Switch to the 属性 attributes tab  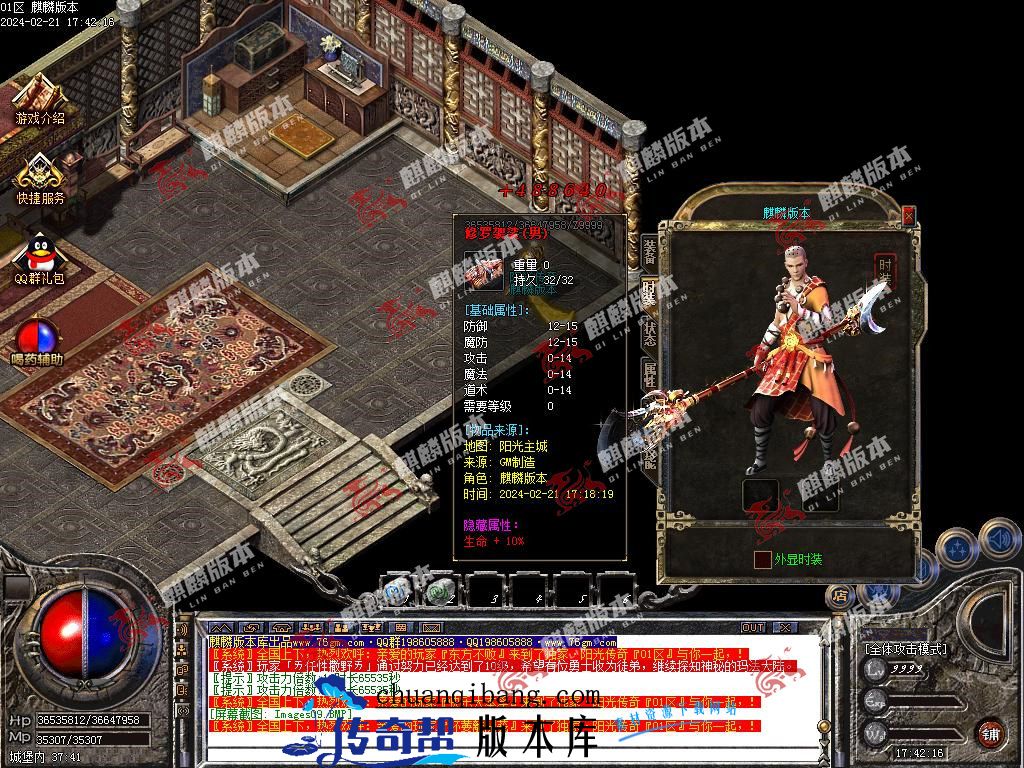[x=649, y=376]
